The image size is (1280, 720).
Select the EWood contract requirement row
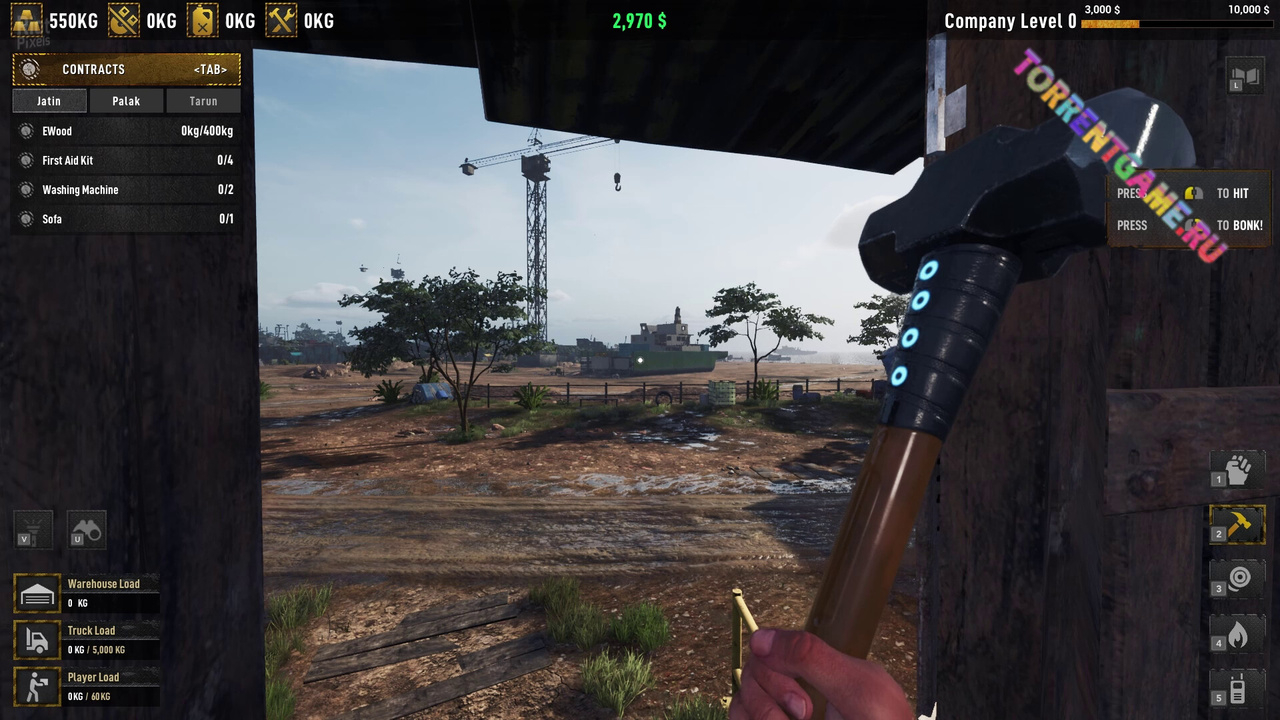126,131
